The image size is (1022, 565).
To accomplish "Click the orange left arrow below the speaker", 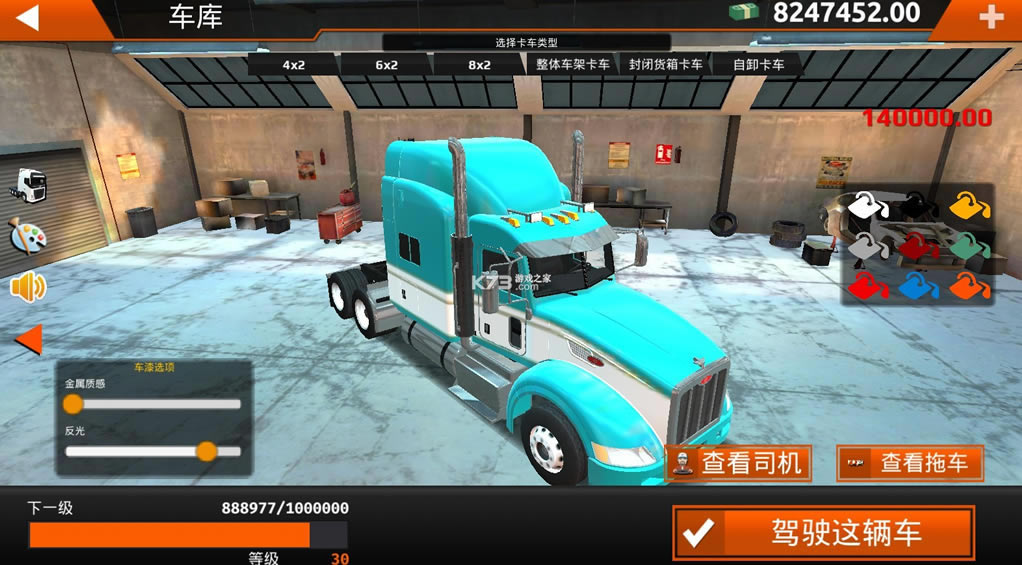I will click(28, 340).
